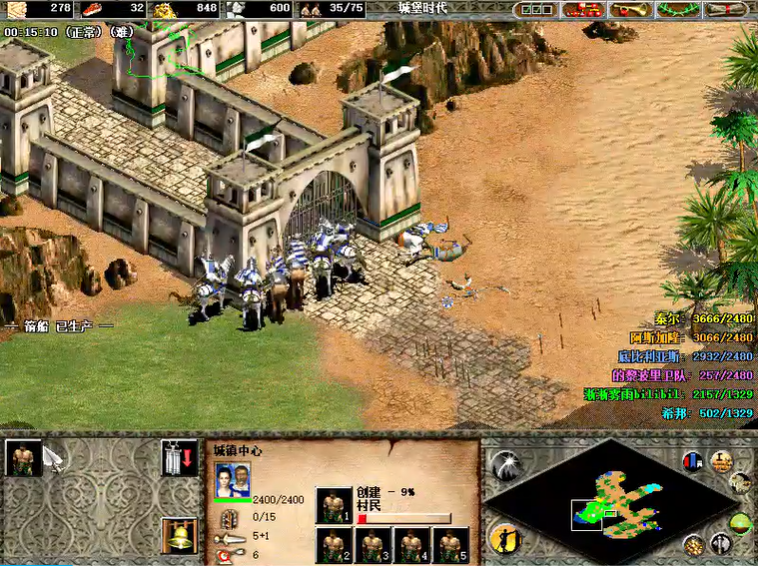The height and width of the screenshot is (566, 758).
Task: Click the golden horn button
Action: coord(629,10)
